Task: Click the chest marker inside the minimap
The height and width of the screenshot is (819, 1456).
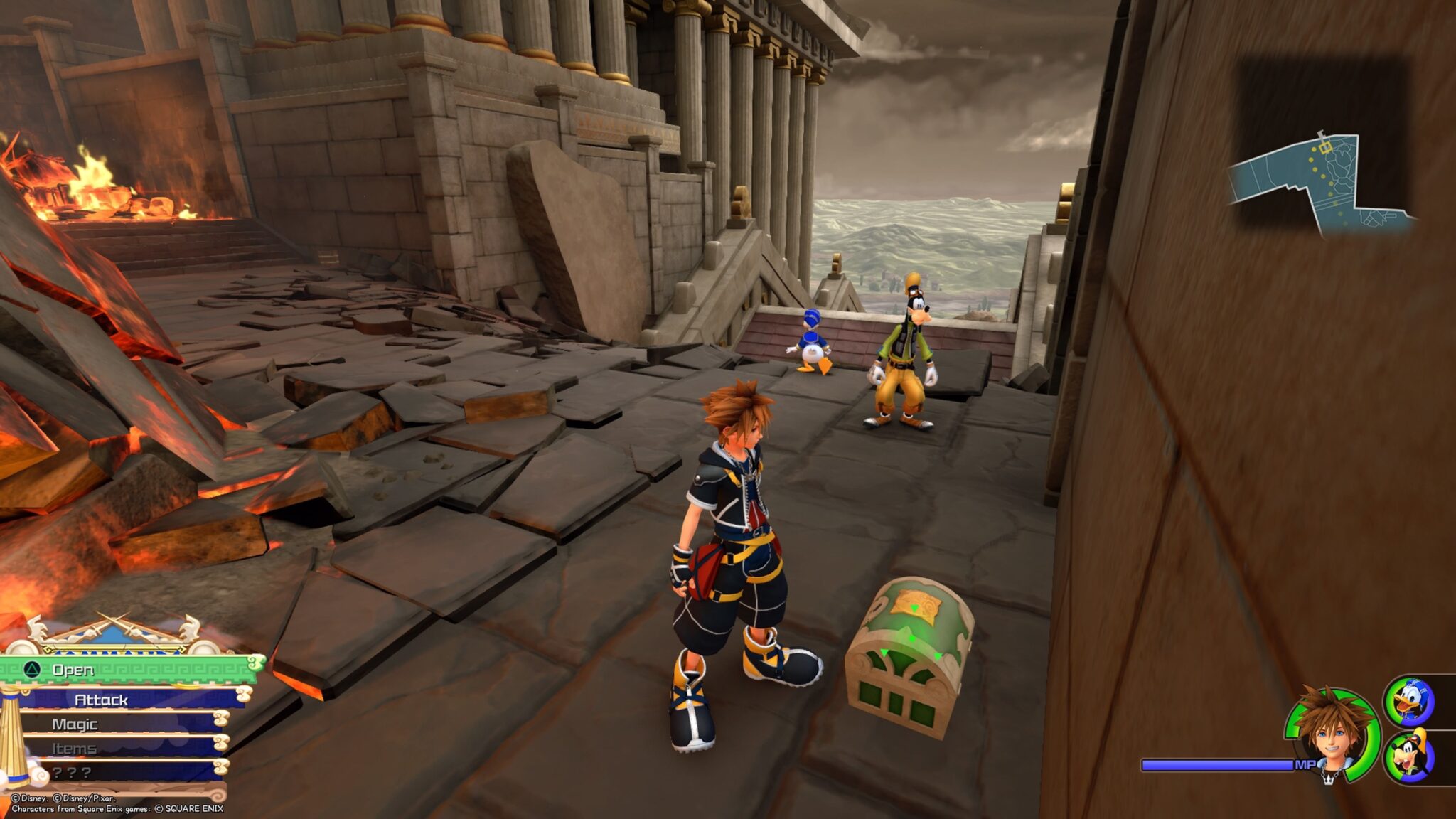Action: point(1326,147)
